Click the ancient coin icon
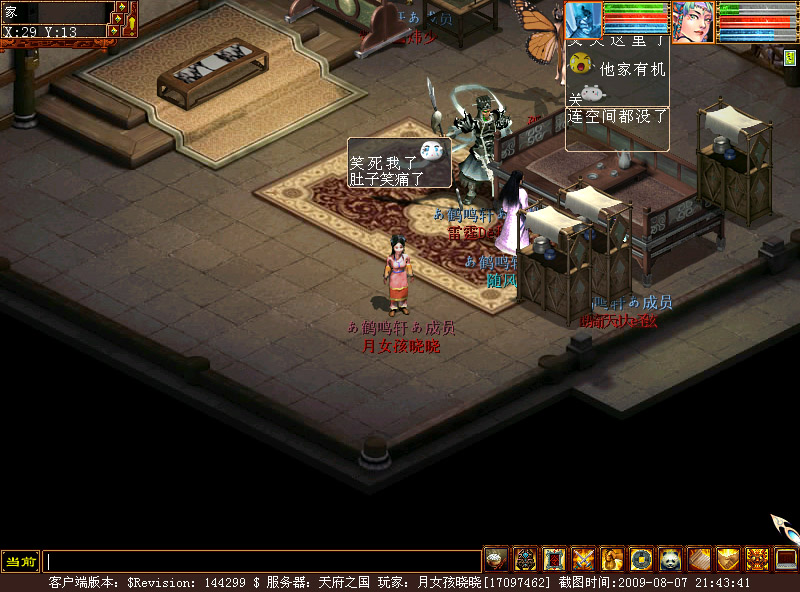 tap(641, 560)
